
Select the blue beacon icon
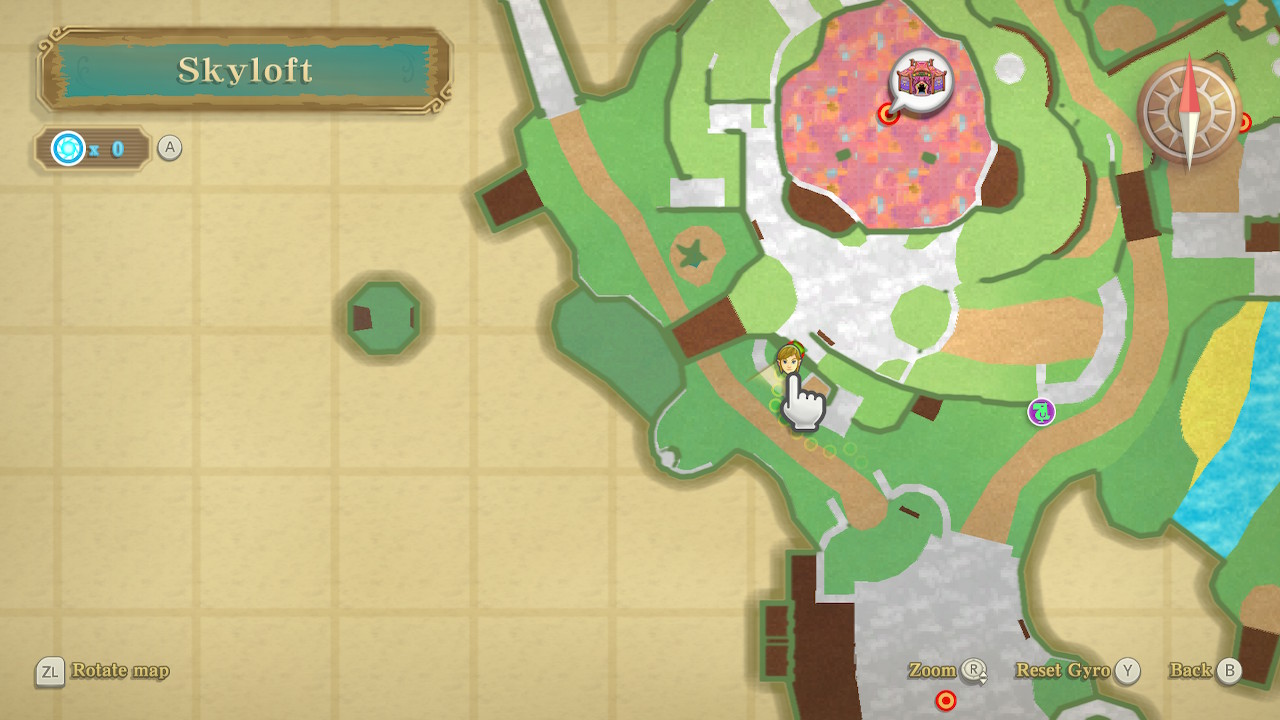tap(69, 149)
